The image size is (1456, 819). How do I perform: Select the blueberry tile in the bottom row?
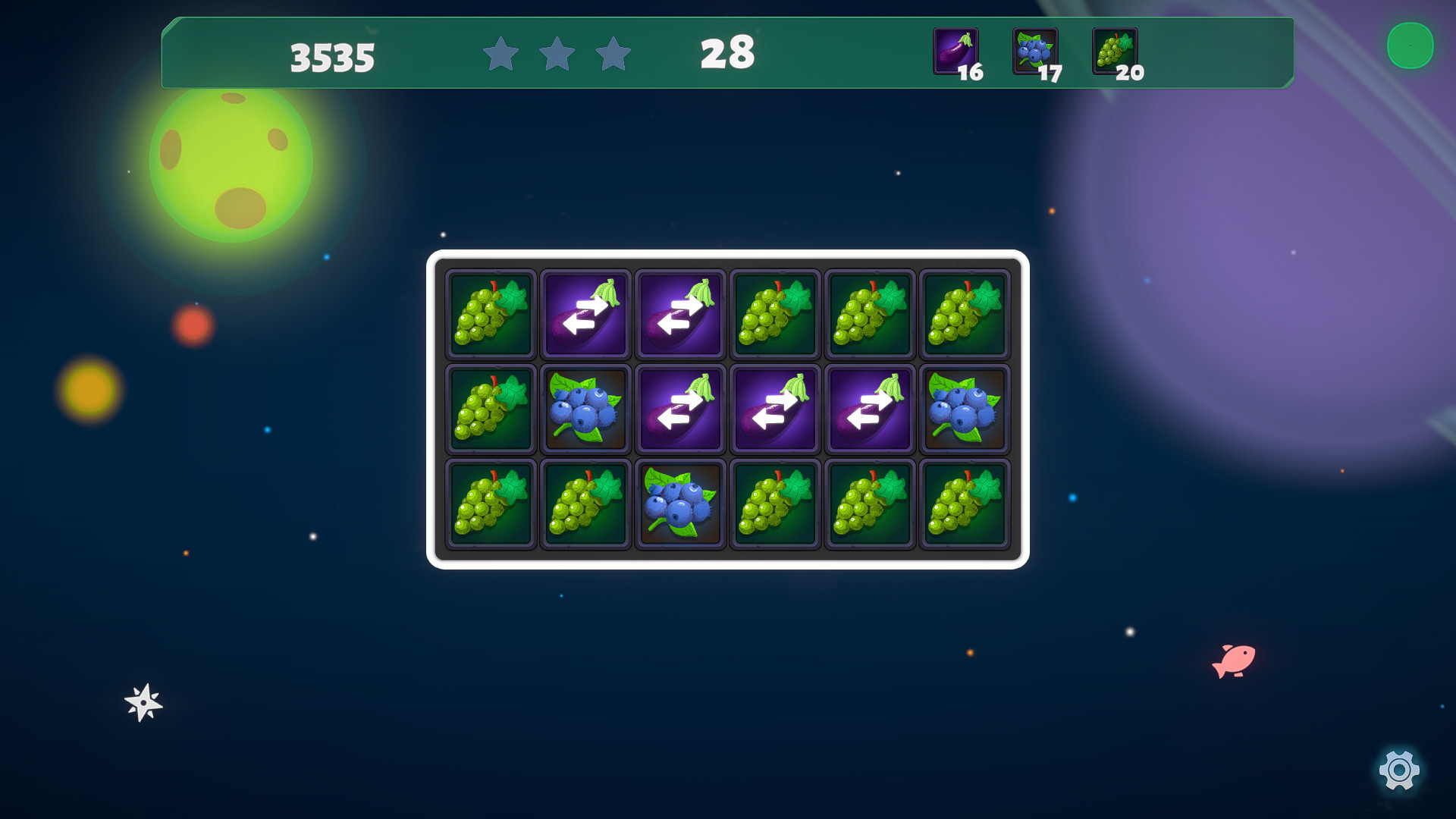click(x=680, y=503)
